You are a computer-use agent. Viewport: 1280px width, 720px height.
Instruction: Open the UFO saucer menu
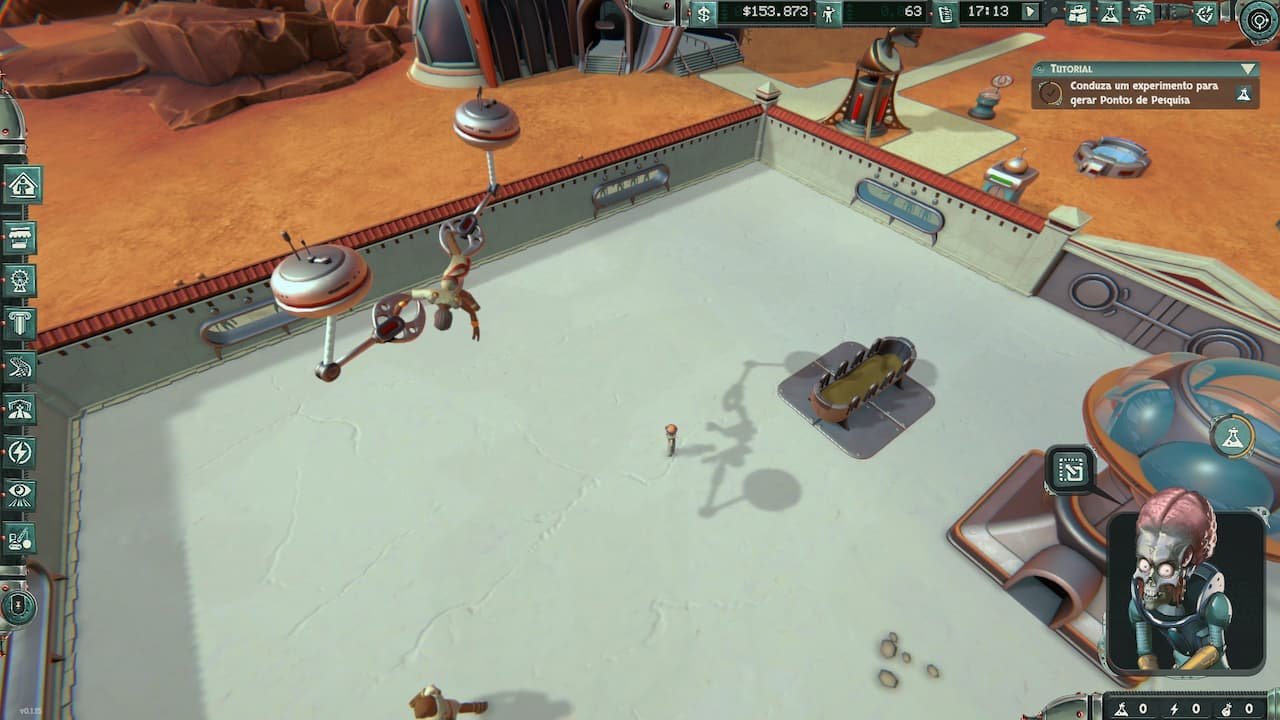(x=1141, y=13)
